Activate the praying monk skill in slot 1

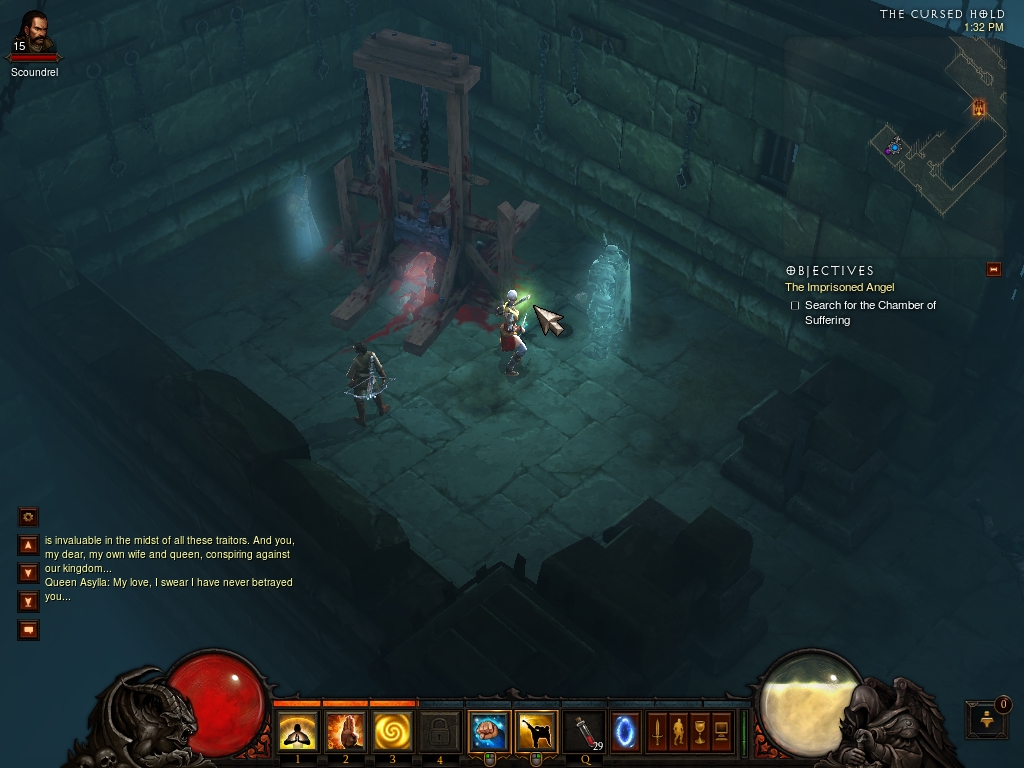tap(297, 732)
